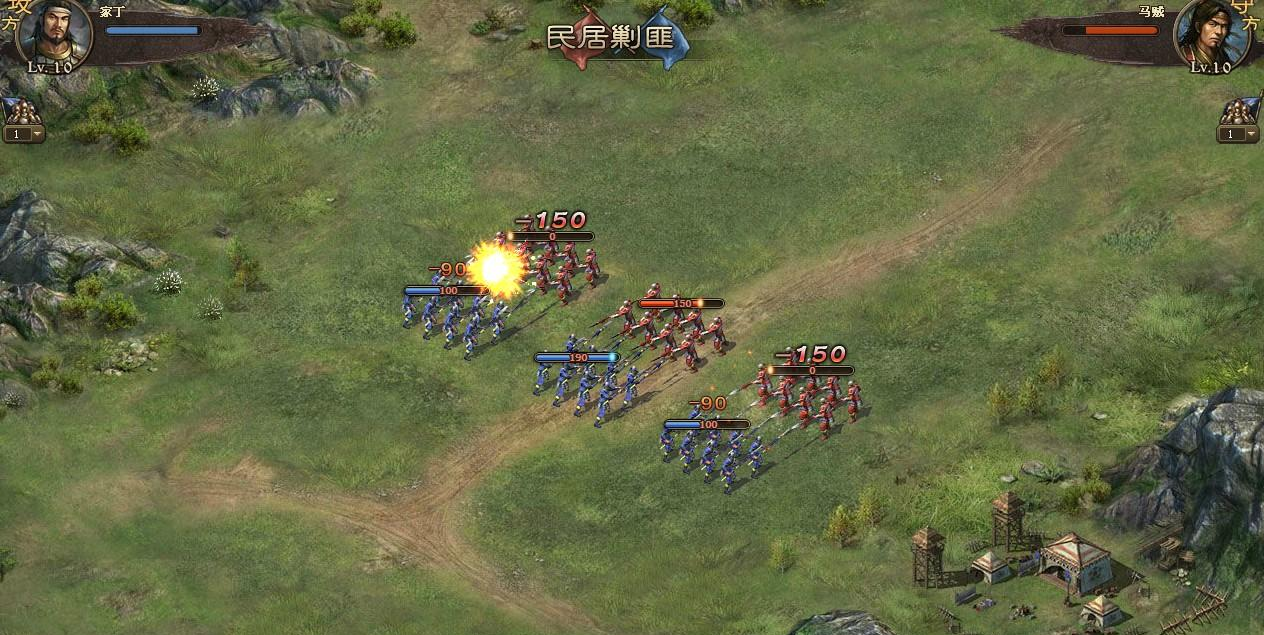Viewport: 1264px width, 635px height.
Task: Click the 家丁 attacker general portrait
Action: coord(54,32)
